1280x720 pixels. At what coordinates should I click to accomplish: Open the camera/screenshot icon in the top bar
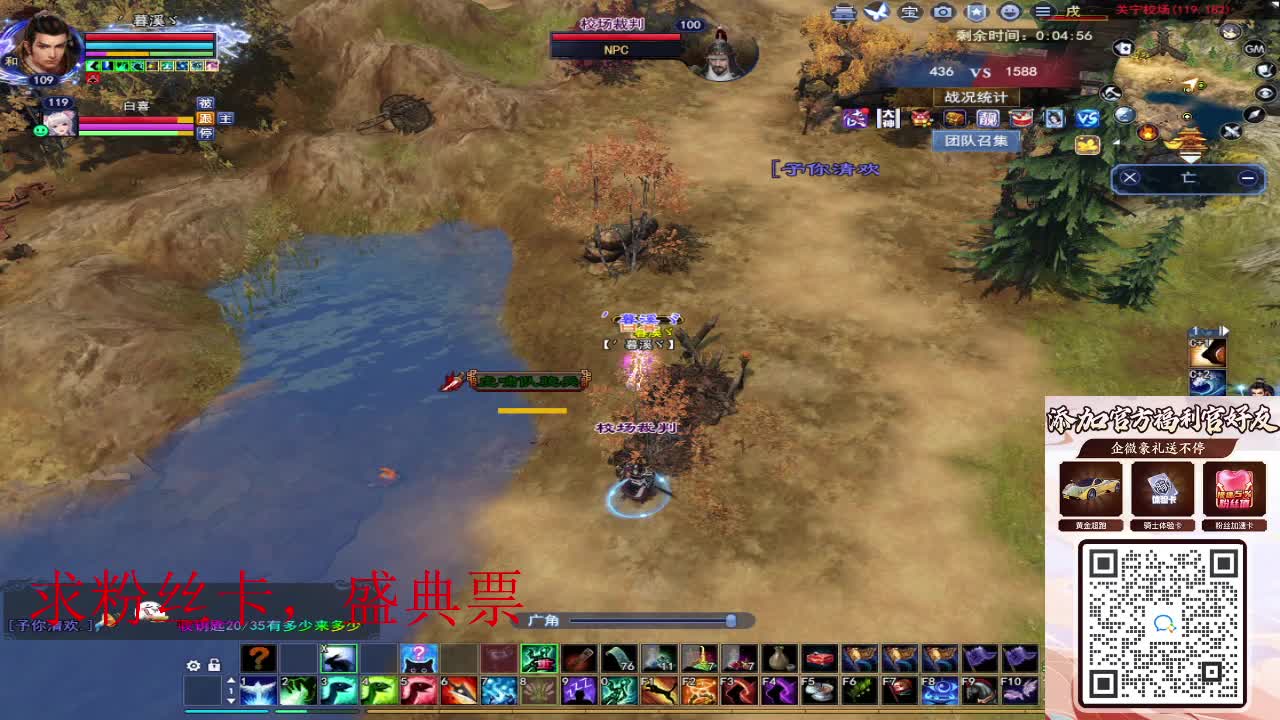[941, 13]
